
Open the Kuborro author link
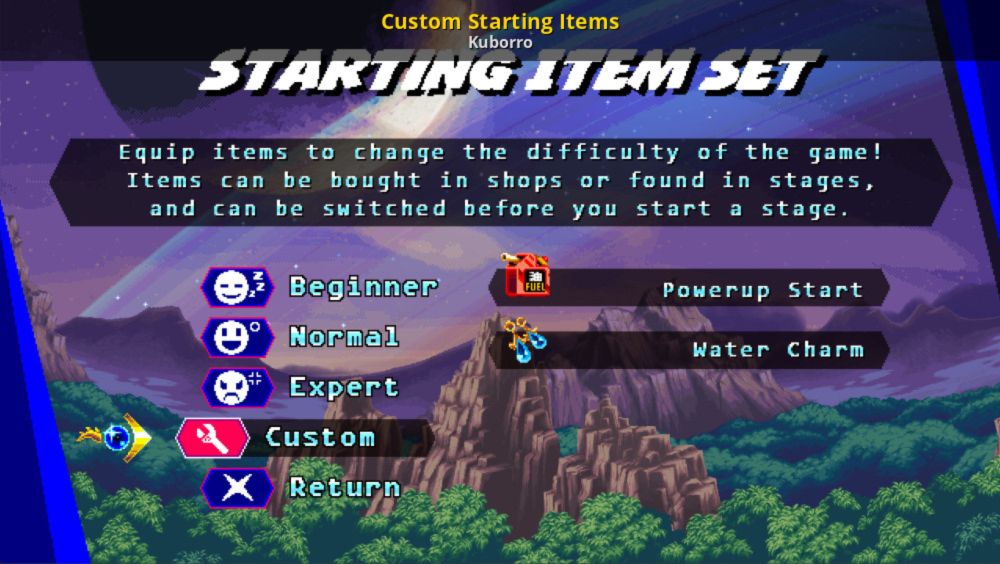pos(500,42)
